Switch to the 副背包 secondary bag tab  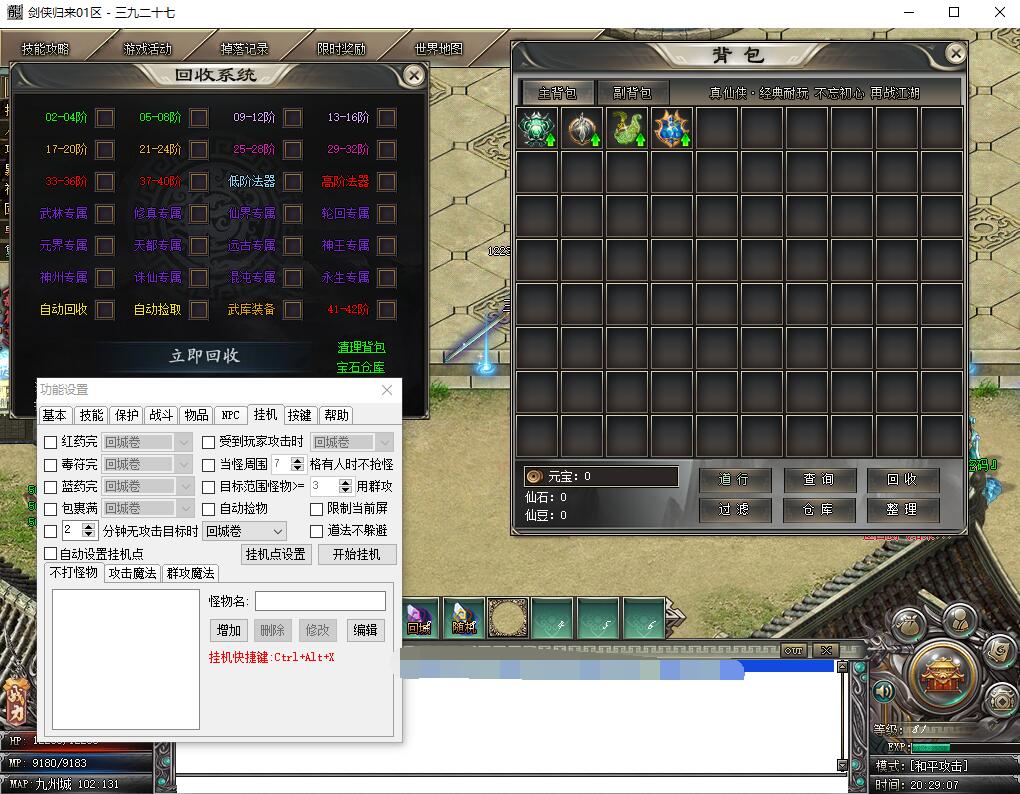(x=632, y=93)
